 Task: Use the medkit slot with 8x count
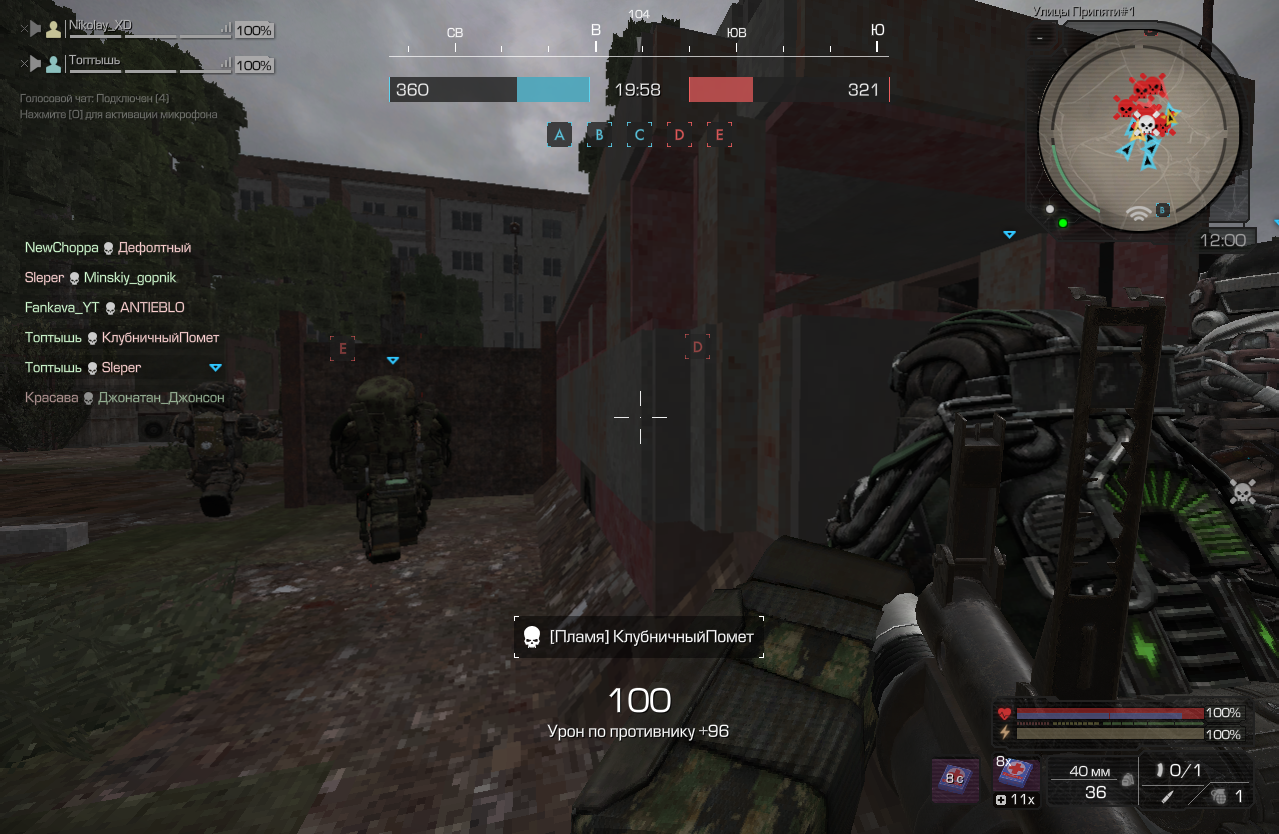(x=1016, y=777)
